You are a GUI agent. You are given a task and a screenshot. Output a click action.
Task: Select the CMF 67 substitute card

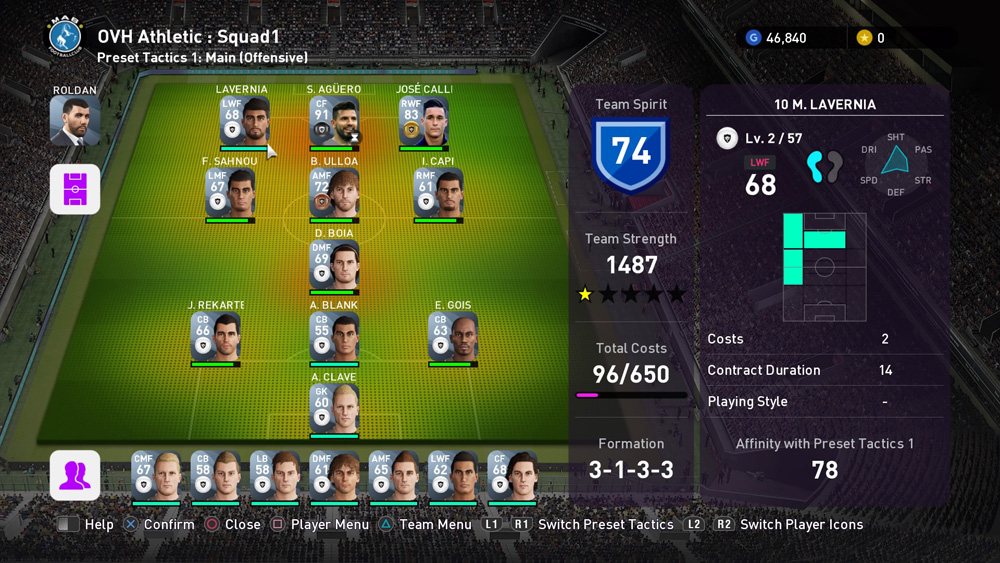click(x=156, y=476)
